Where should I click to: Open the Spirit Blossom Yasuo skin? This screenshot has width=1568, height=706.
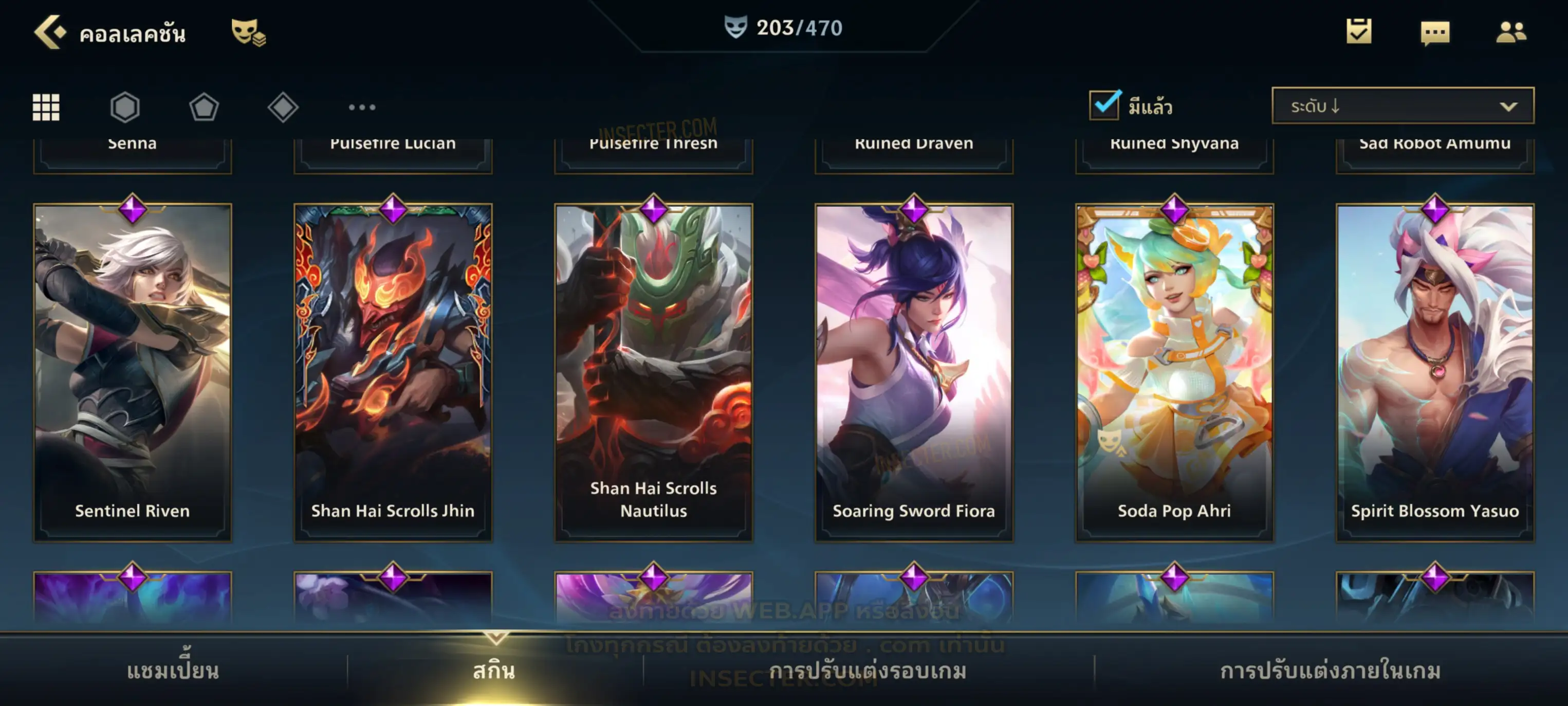point(1435,372)
